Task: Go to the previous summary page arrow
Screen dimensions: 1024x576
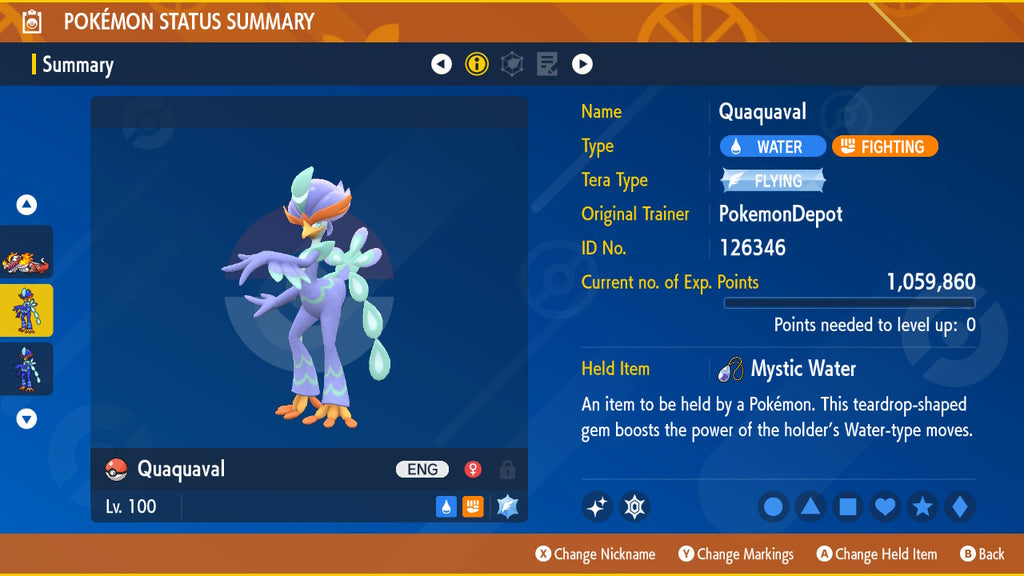Action: click(441, 65)
